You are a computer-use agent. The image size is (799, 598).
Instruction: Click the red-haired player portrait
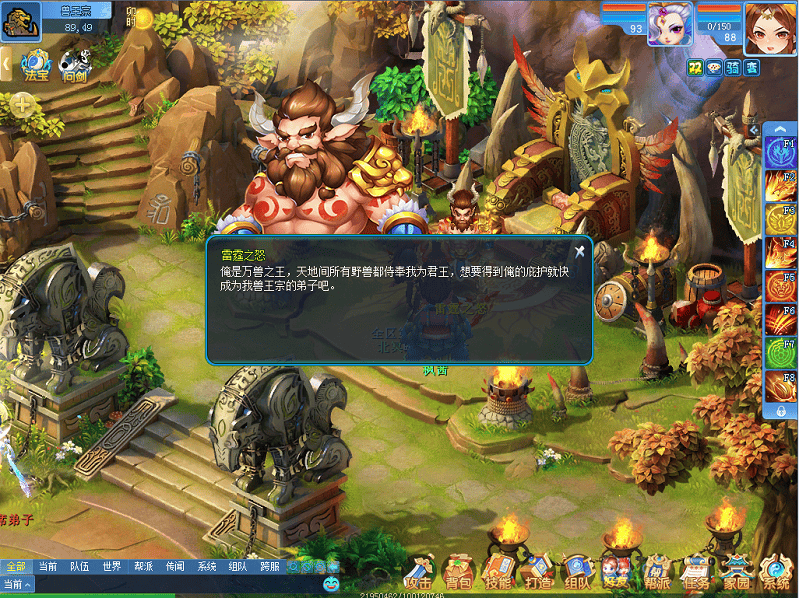(769, 24)
